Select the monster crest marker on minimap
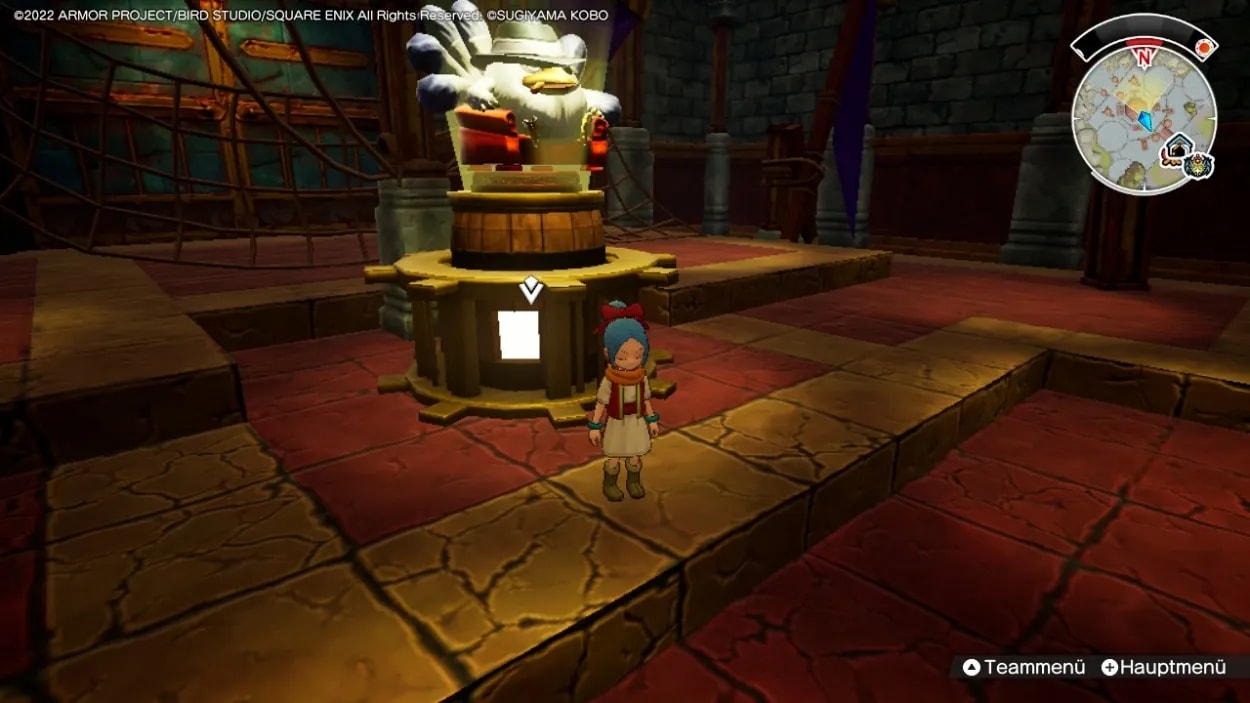 coord(1197,166)
